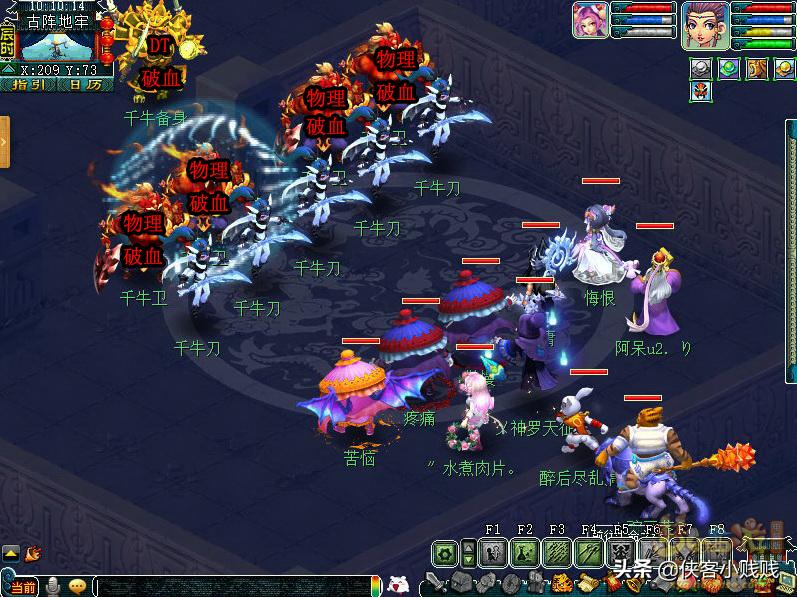This screenshot has width=797, height=597.
Task: Open the chat emoji picker
Action: coord(77,586)
